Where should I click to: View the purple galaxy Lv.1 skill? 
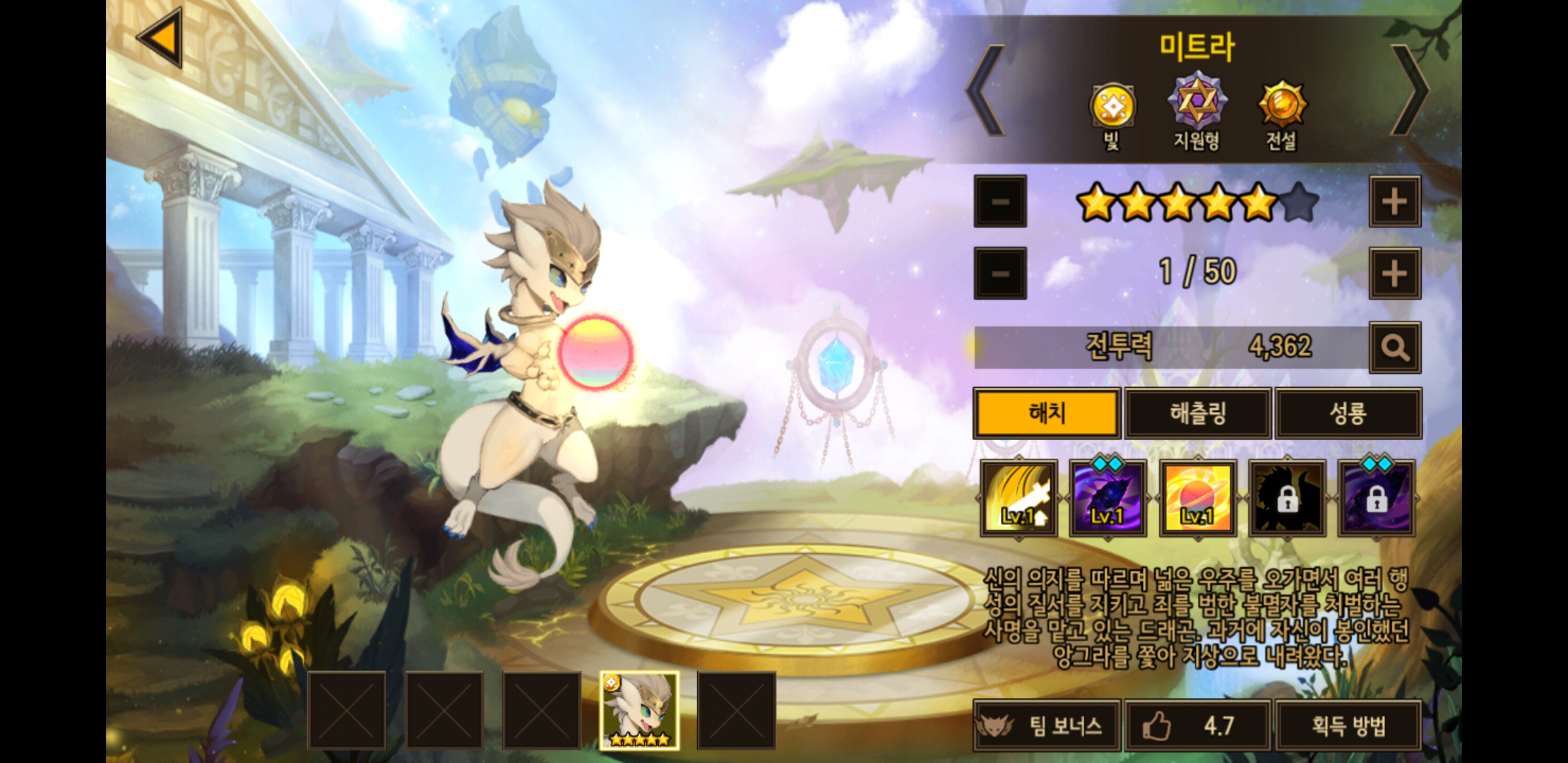(1107, 498)
